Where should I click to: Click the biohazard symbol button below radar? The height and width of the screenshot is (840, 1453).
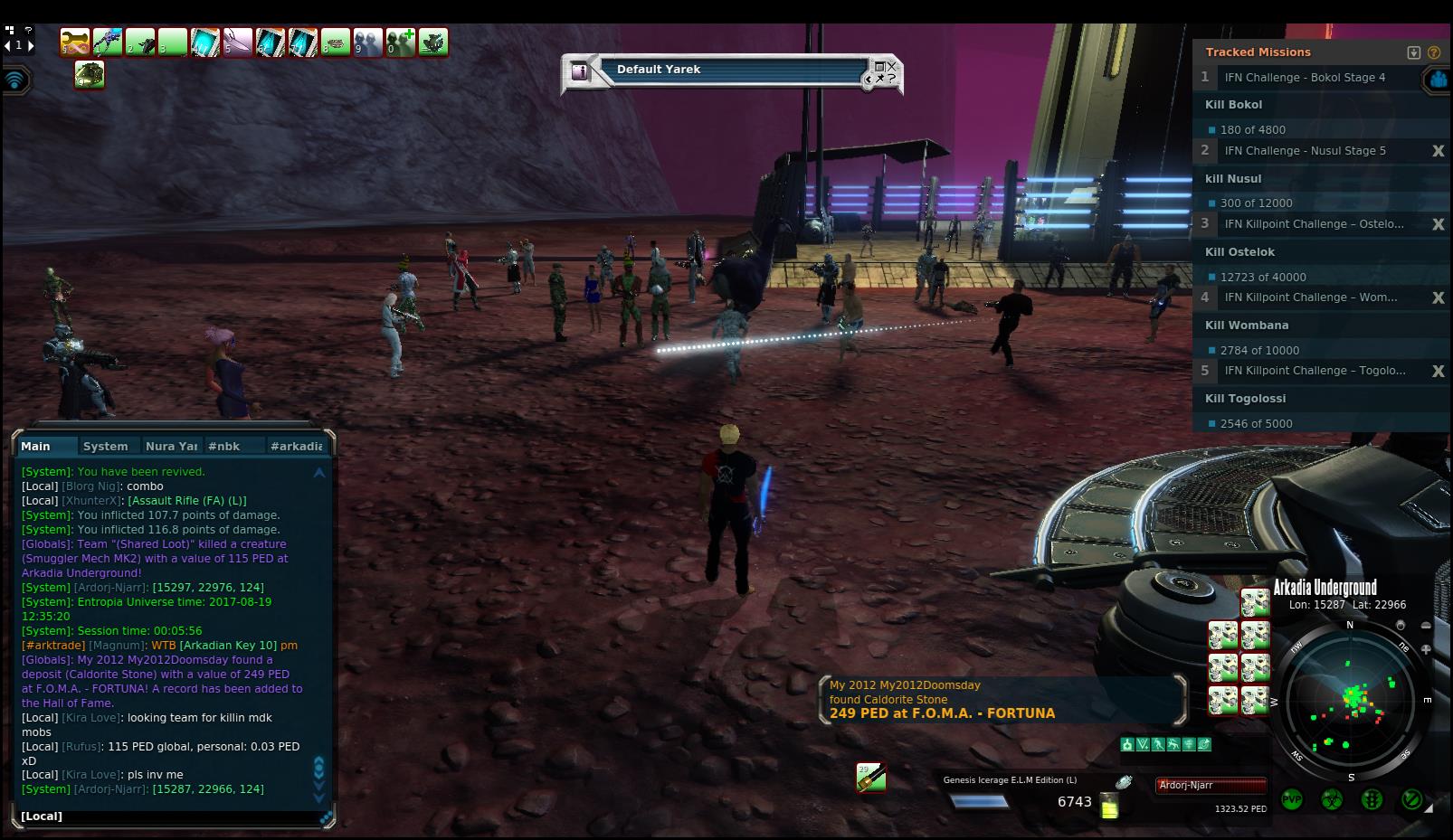(x=1332, y=800)
